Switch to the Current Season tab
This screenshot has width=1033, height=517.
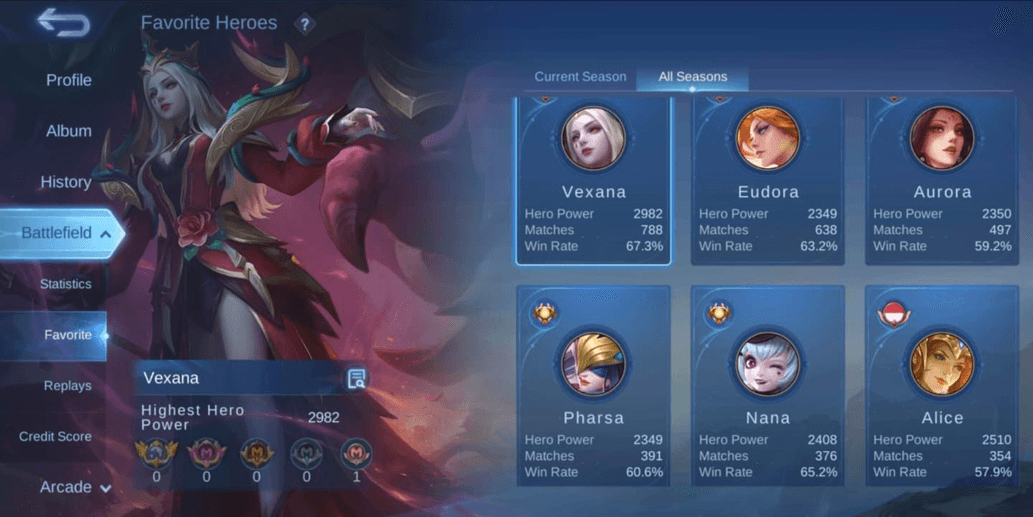coord(580,77)
